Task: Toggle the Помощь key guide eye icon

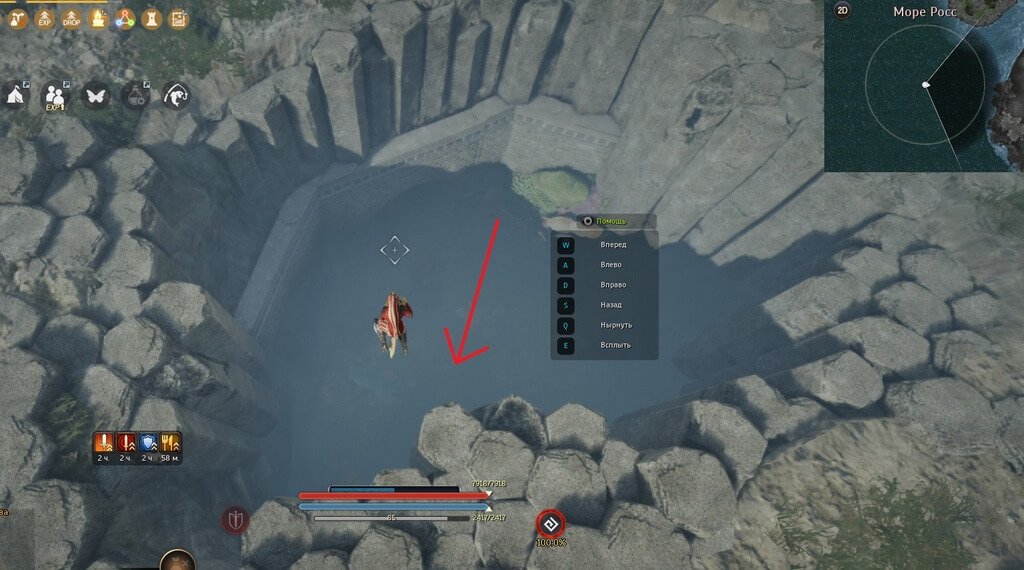Action: (587, 221)
